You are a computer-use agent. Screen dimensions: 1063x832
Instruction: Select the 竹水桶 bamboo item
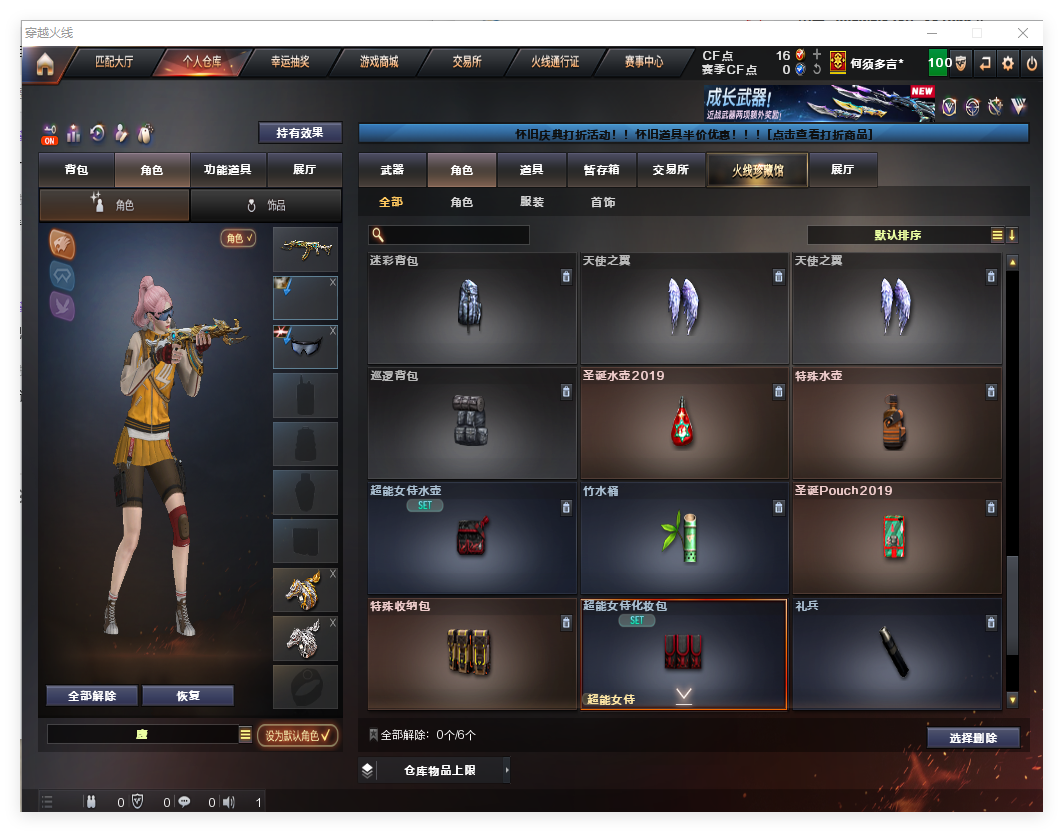pyautogui.click(x=684, y=538)
